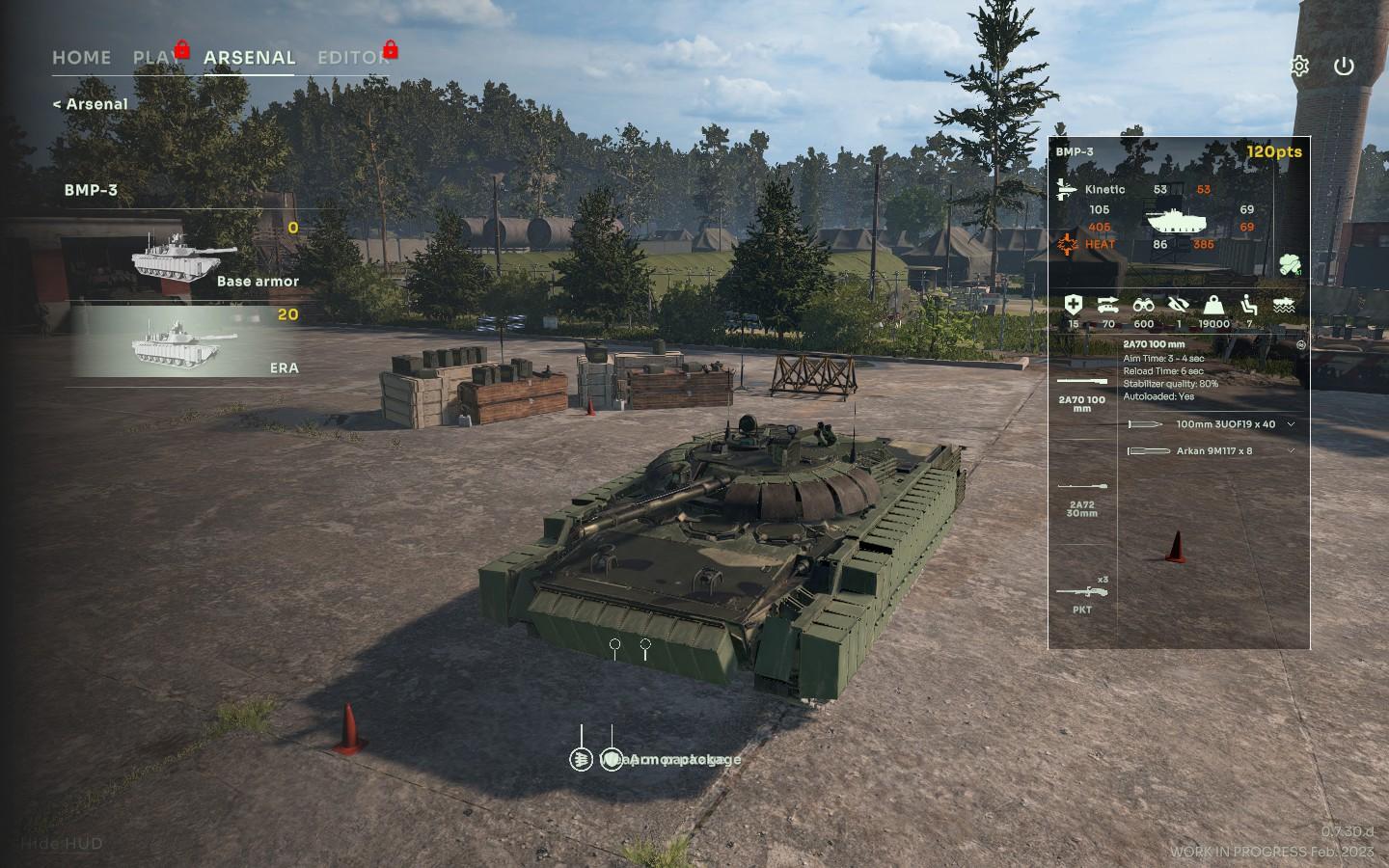
Task: Click the binoculars optics stat icon
Action: click(x=1143, y=306)
